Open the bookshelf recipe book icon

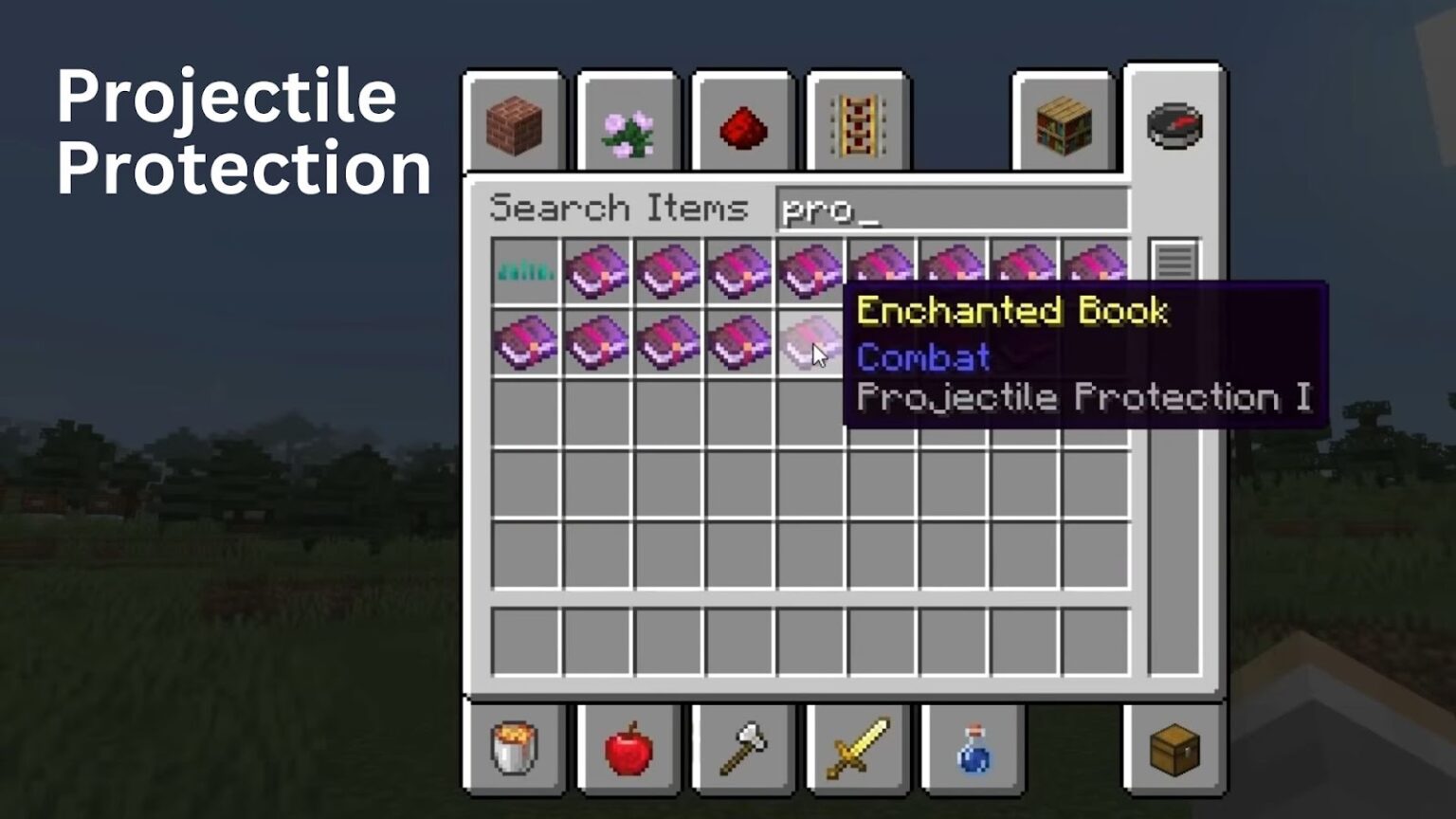click(1062, 124)
